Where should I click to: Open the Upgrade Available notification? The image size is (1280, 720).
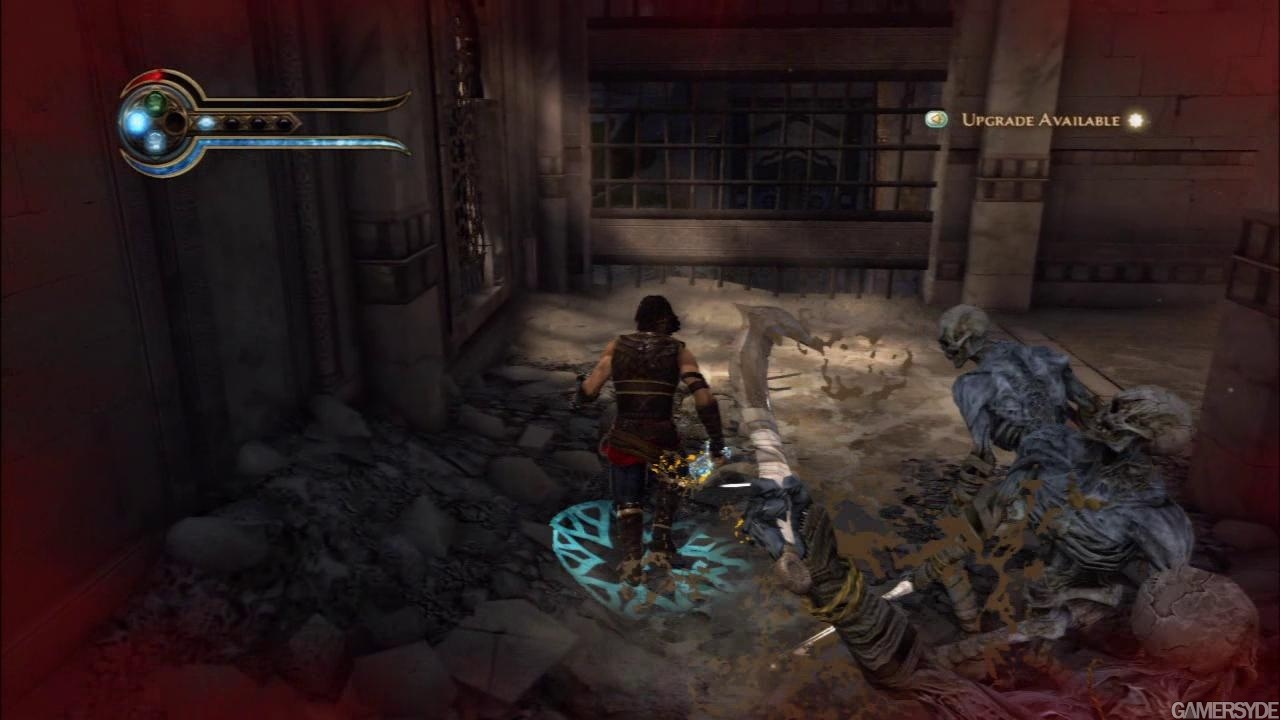[x=1040, y=120]
